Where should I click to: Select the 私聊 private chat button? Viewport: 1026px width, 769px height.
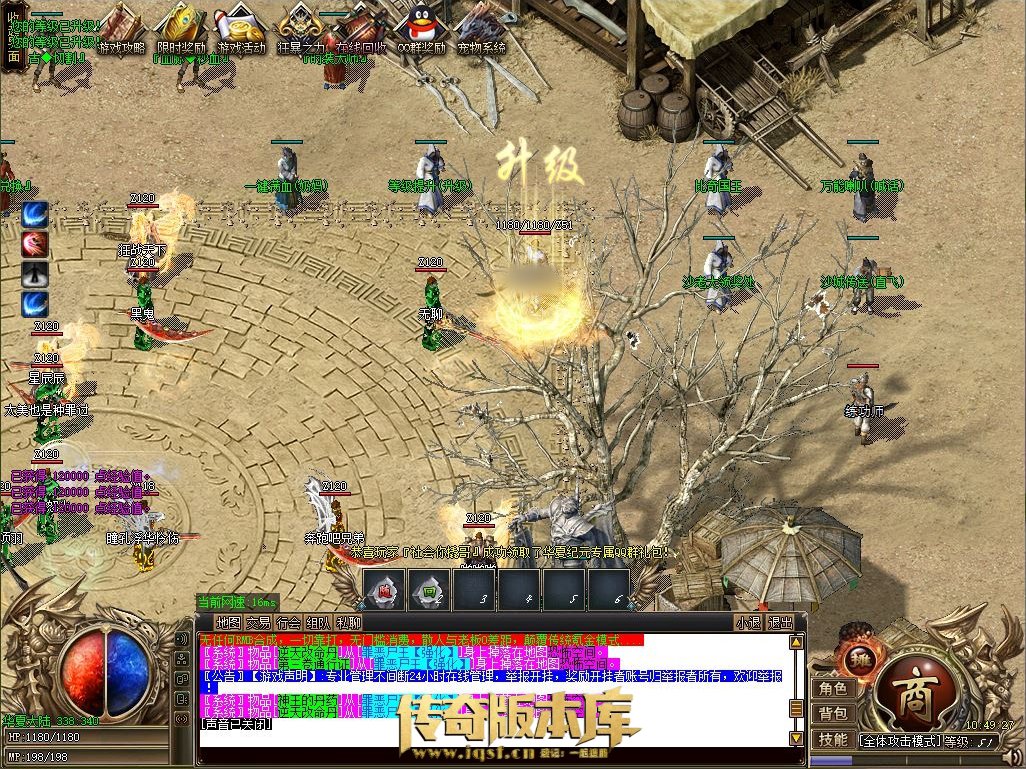pyautogui.click(x=348, y=622)
